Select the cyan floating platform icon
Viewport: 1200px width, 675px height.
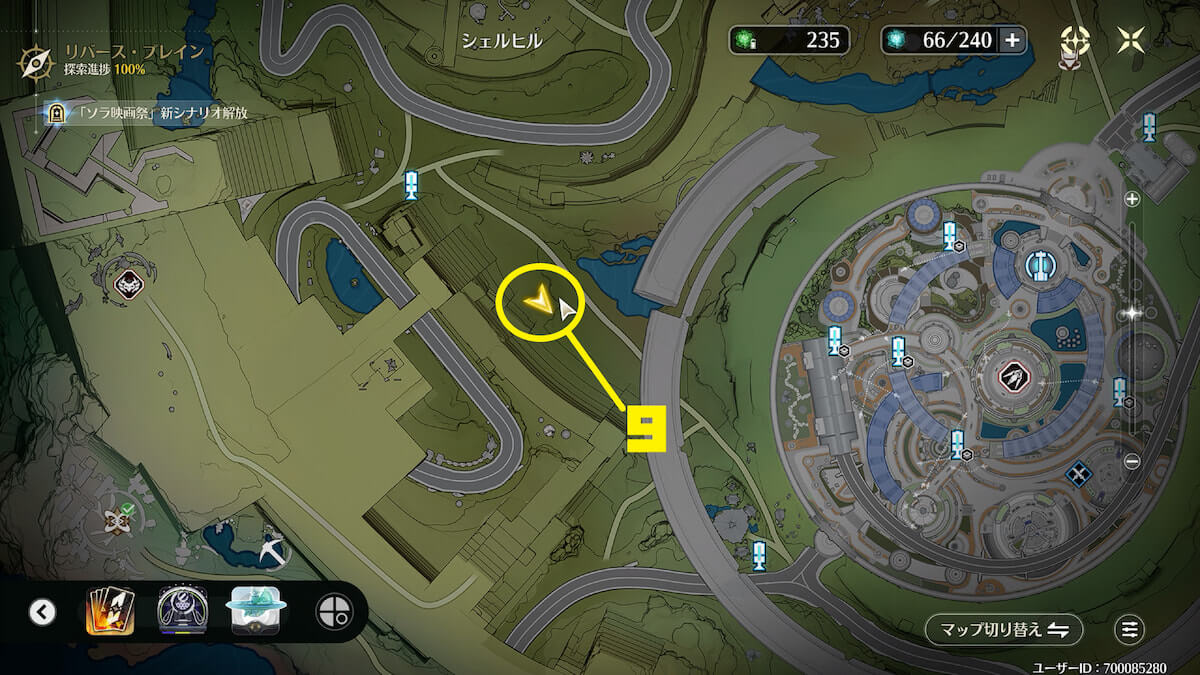point(257,611)
